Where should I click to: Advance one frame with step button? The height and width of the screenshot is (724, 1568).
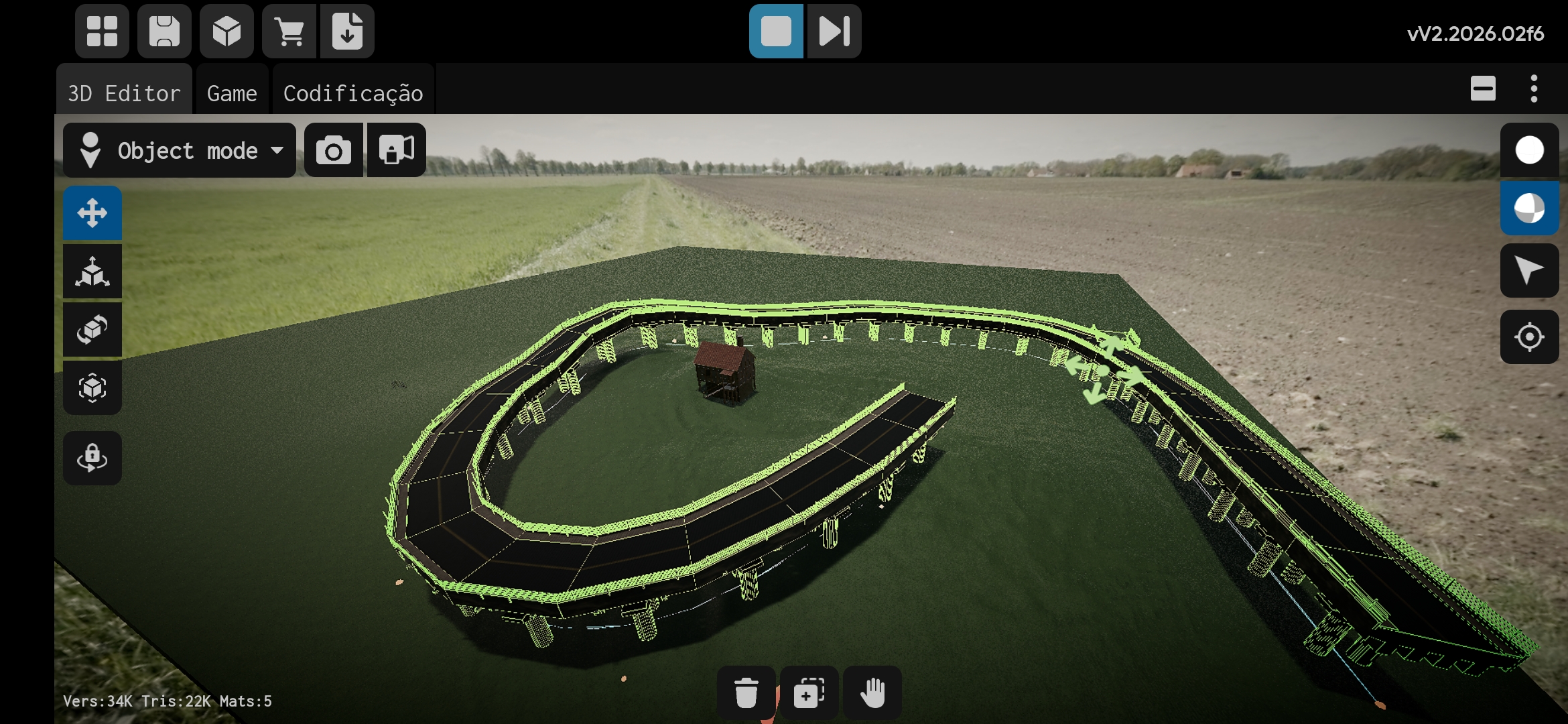pyautogui.click(x=834, y=31)
